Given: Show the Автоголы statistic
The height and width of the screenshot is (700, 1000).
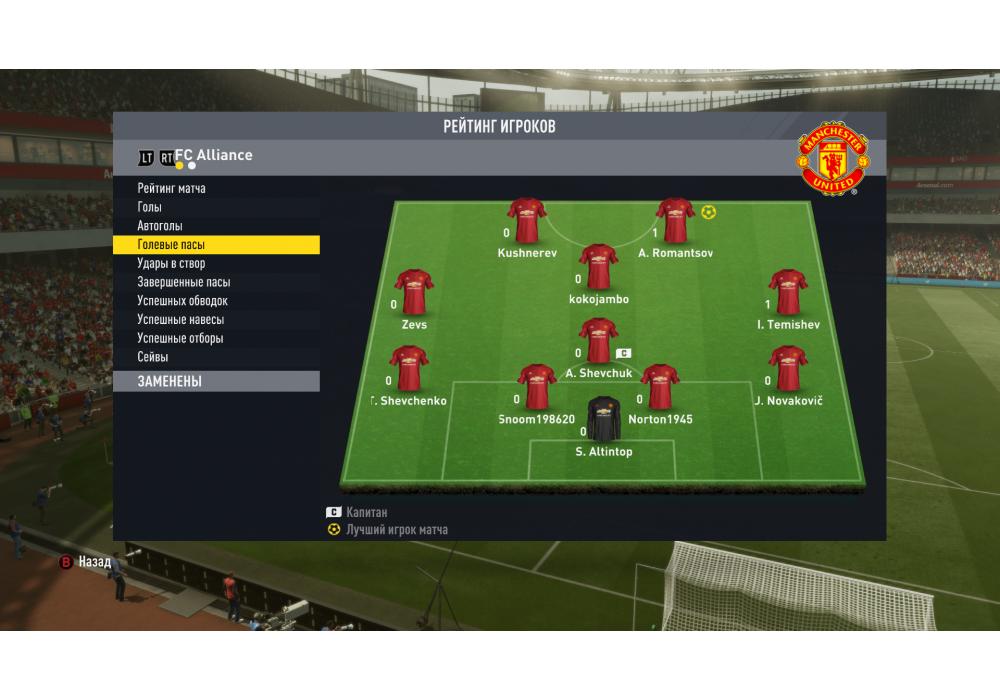Looking at the screenshot, I should pyautogui.click(x=160, y=226).
